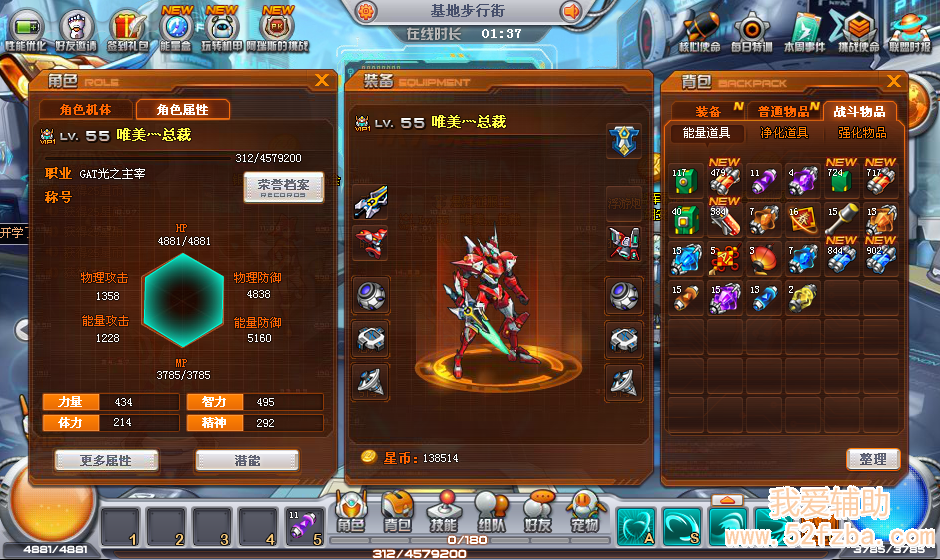Select the 净化道具 sub-tab
Image resolution: width=940 pixels, height=560 pixels.
(783, 132)
